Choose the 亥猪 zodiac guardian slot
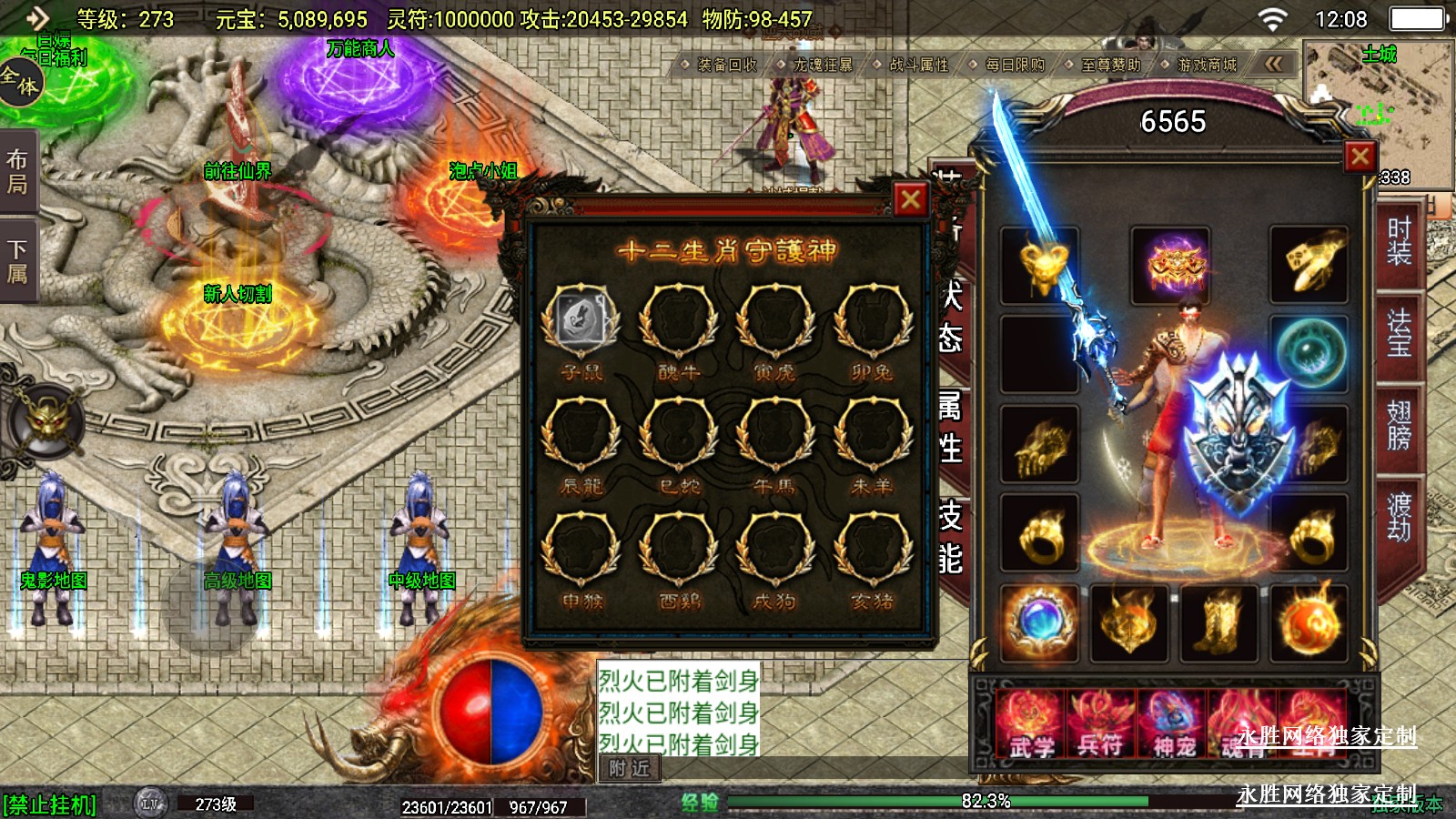This screenshot has height=819, width=1456. 872,550
